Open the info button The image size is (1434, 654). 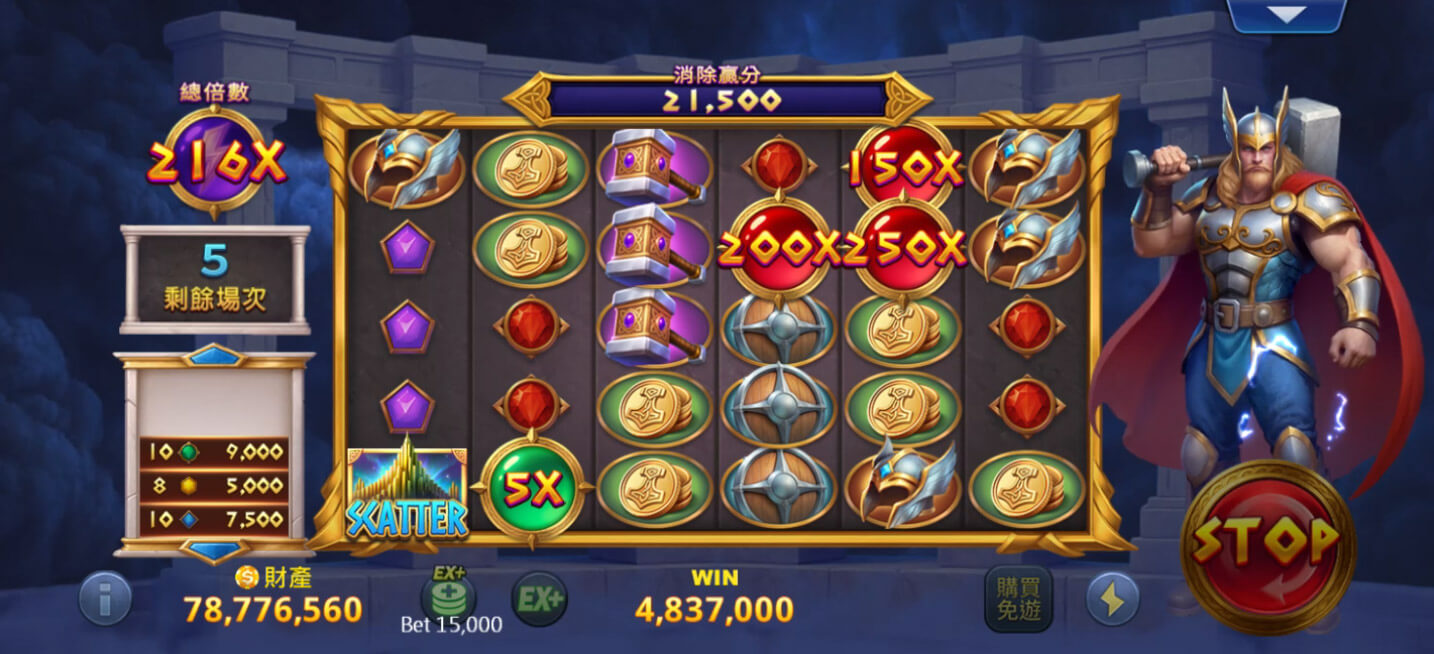pyautogui.click(x=105, y=599)
